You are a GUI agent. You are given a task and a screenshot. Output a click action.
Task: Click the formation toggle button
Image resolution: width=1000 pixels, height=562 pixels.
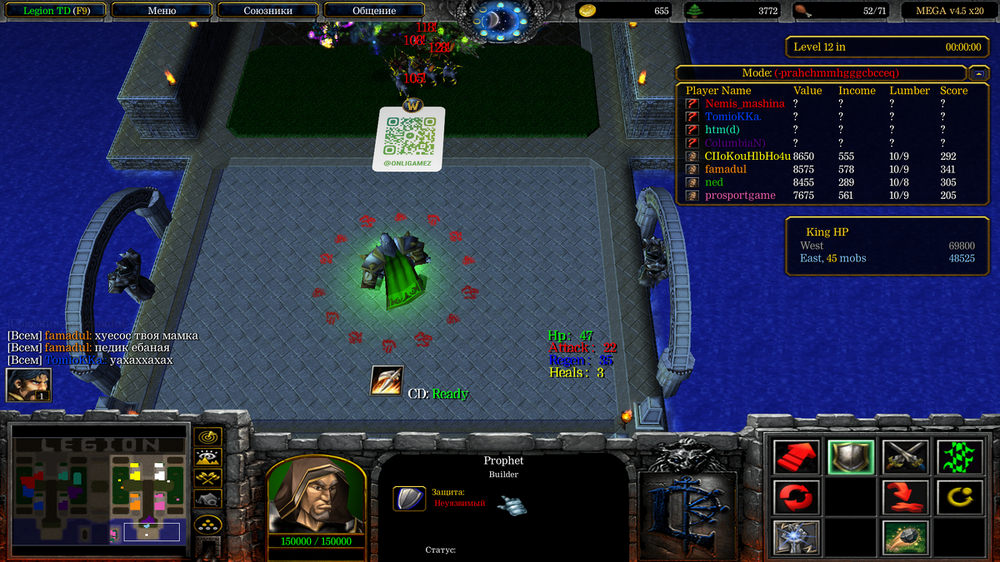click(x=208, y=524)
